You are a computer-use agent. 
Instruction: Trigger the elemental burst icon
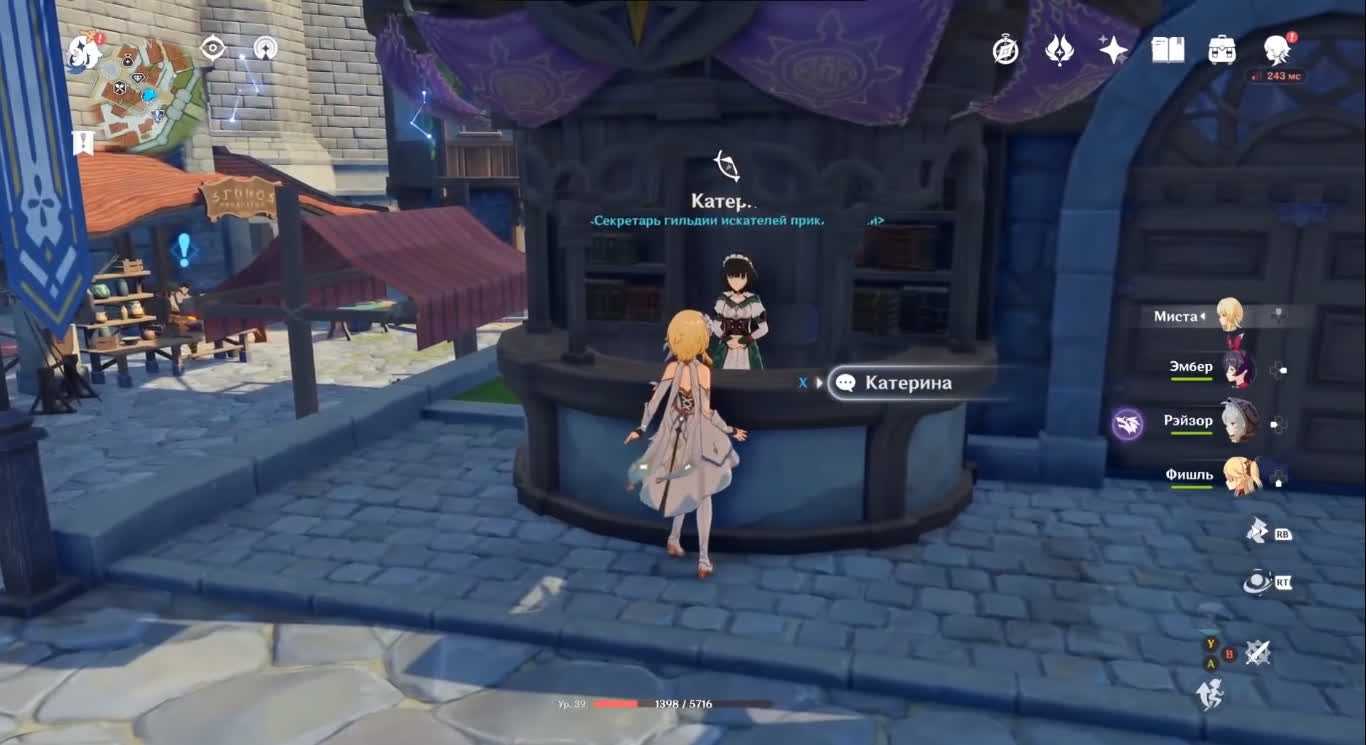click(x=1258, y=581)
